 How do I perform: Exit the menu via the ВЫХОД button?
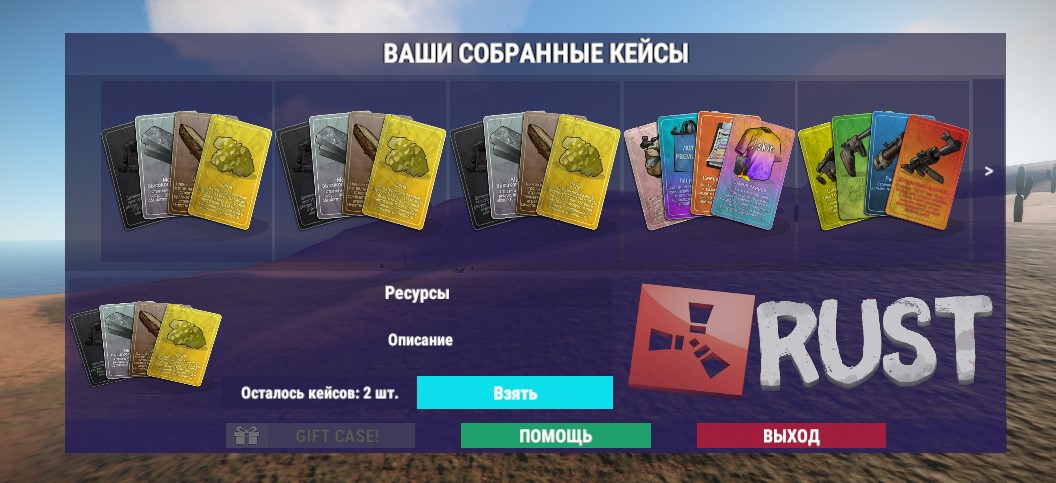click(791, 436)
